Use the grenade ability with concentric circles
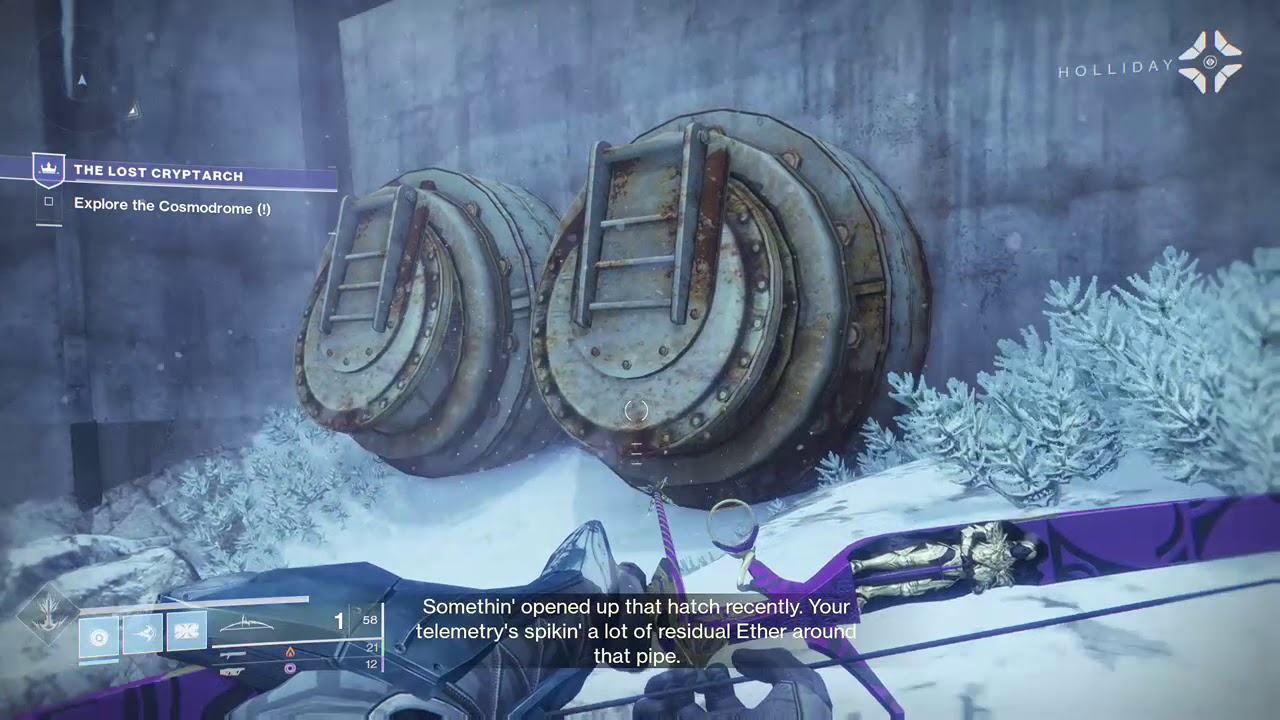 [99, 636]
